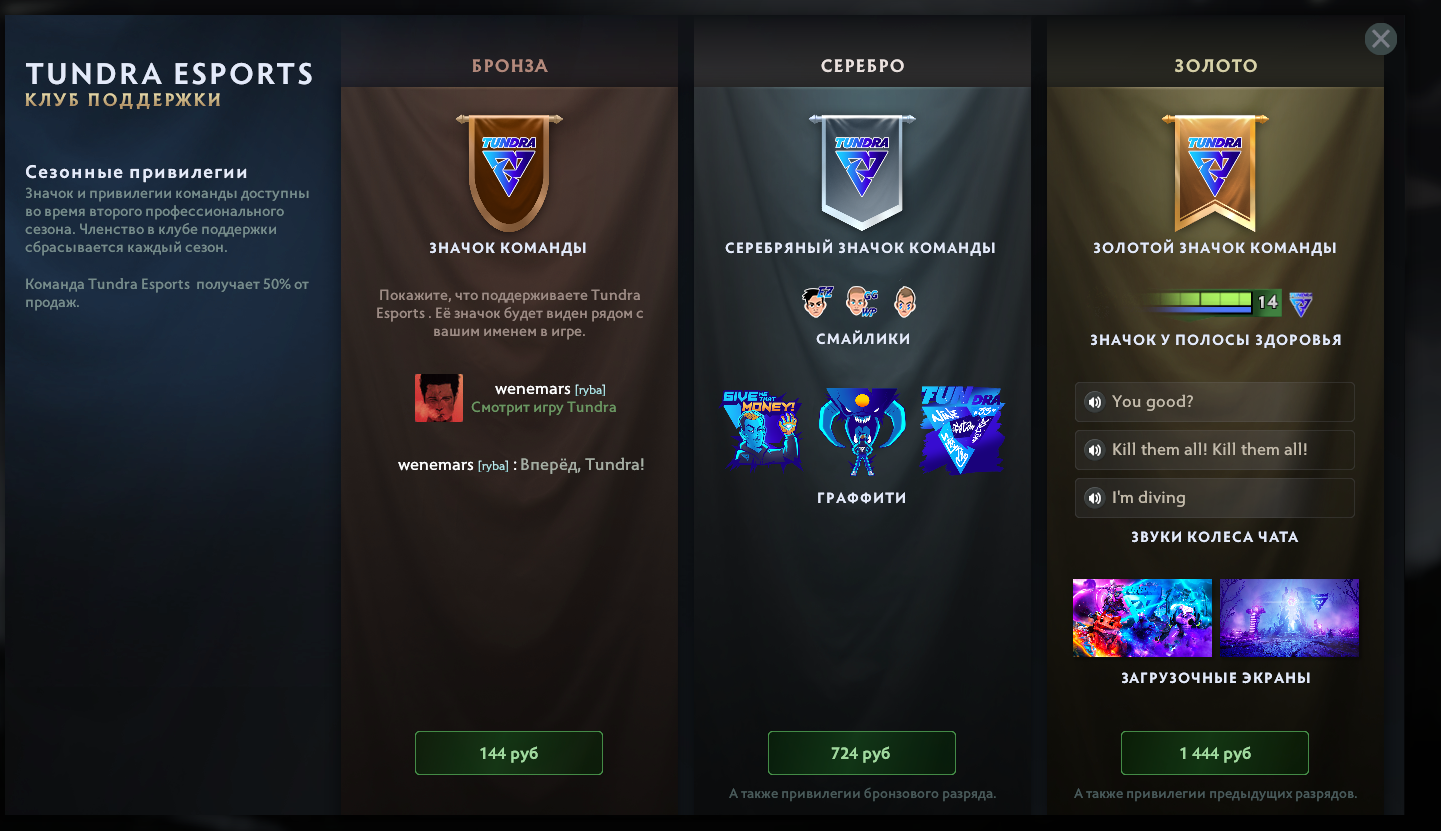Click the rightmost smiley emoticon in Серебро
The height and width of the screenshot is (831, 1441).
point(904,300)
